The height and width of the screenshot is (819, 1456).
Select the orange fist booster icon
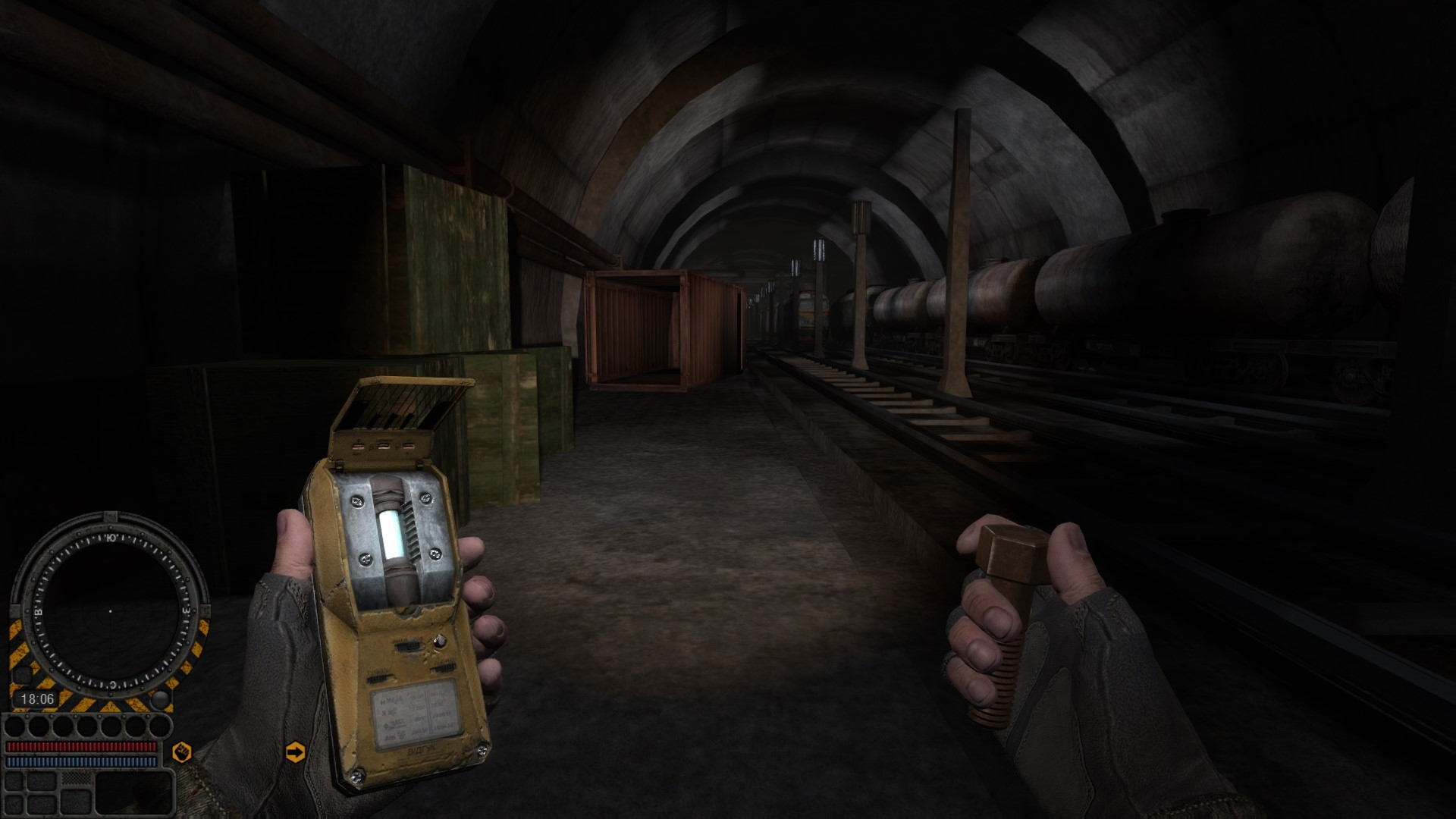[182, 752]
